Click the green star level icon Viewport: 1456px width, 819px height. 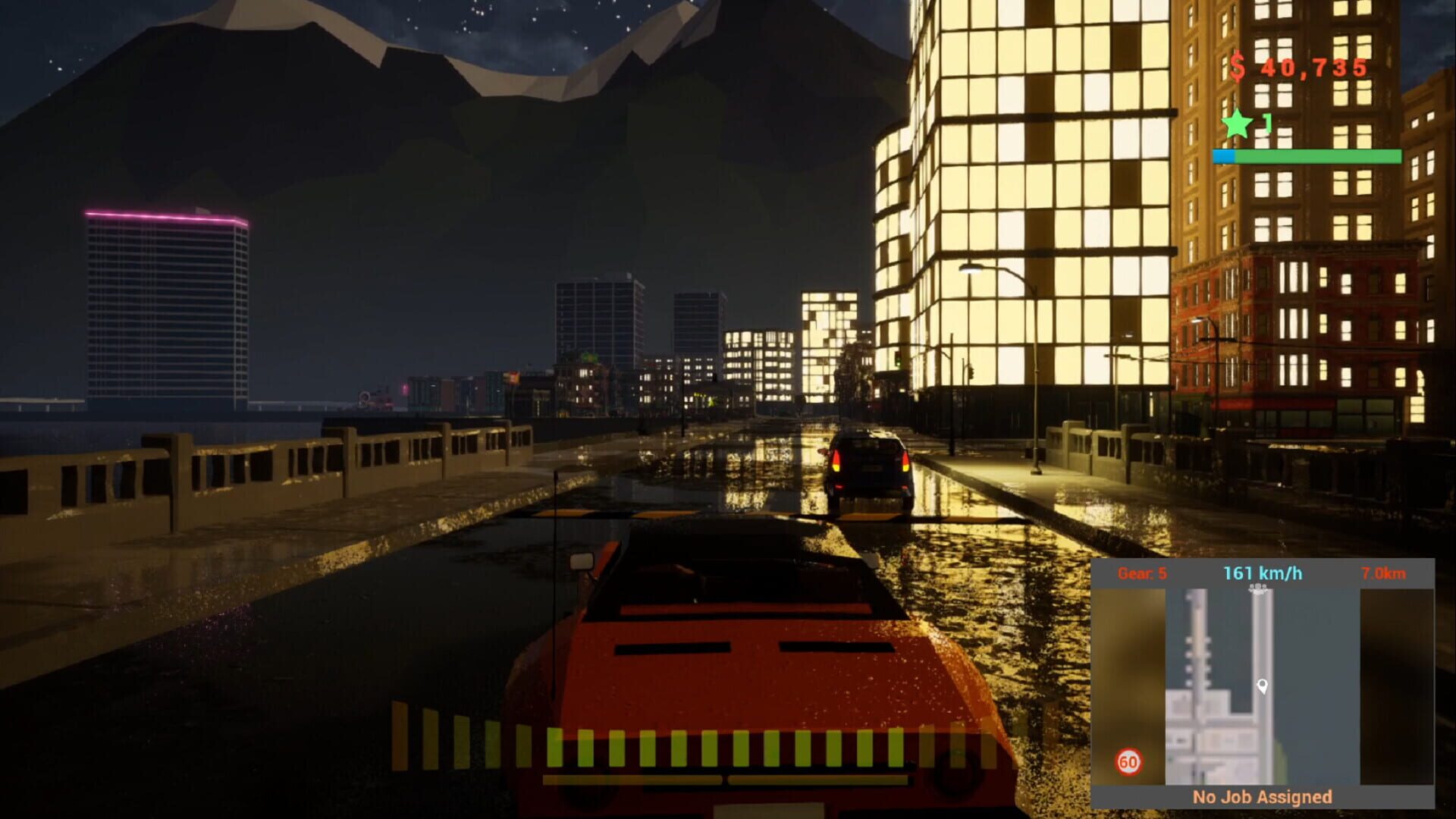click(x=1238, y=123)
